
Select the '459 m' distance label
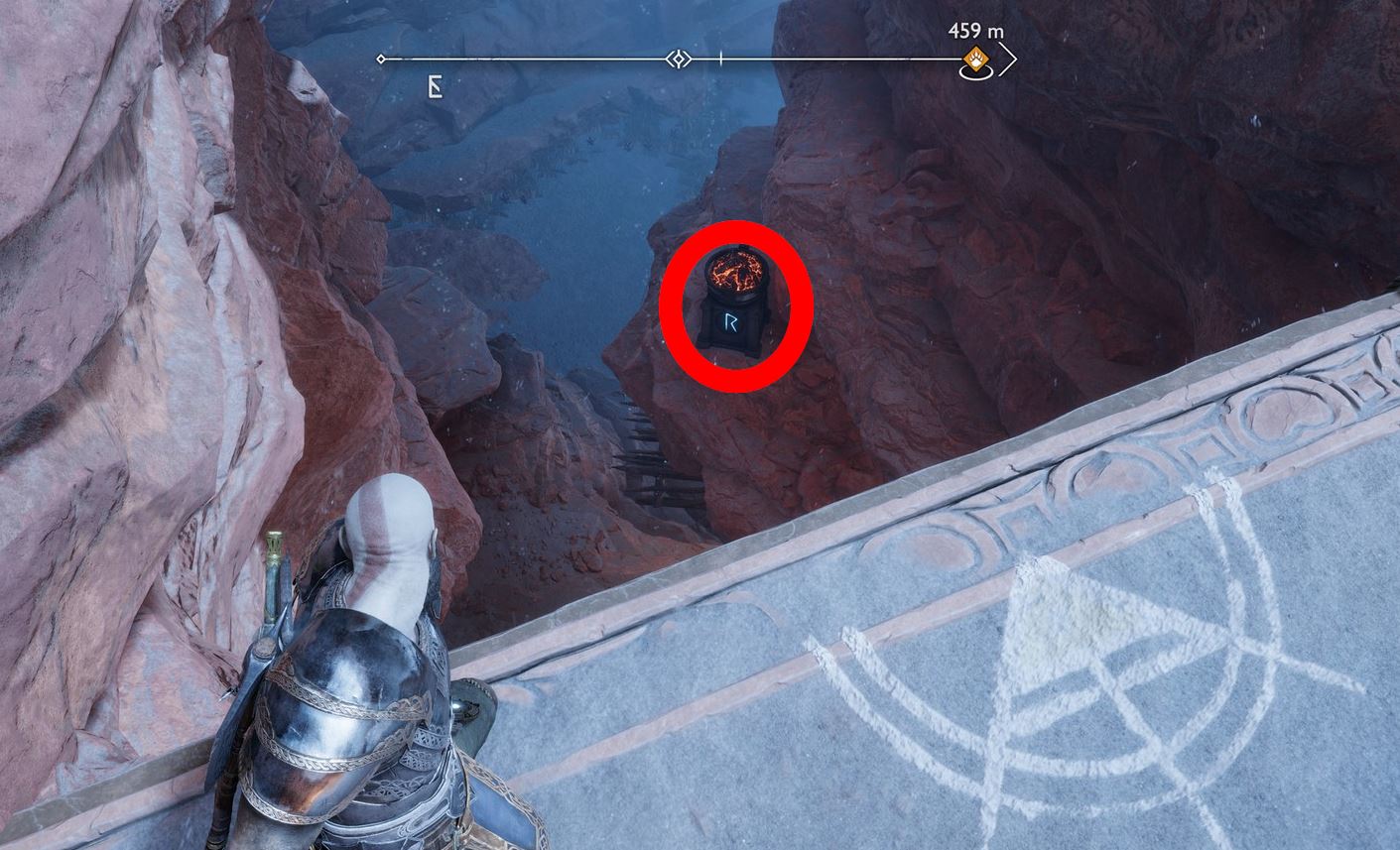pyautogui.click(x=975, y=31)
